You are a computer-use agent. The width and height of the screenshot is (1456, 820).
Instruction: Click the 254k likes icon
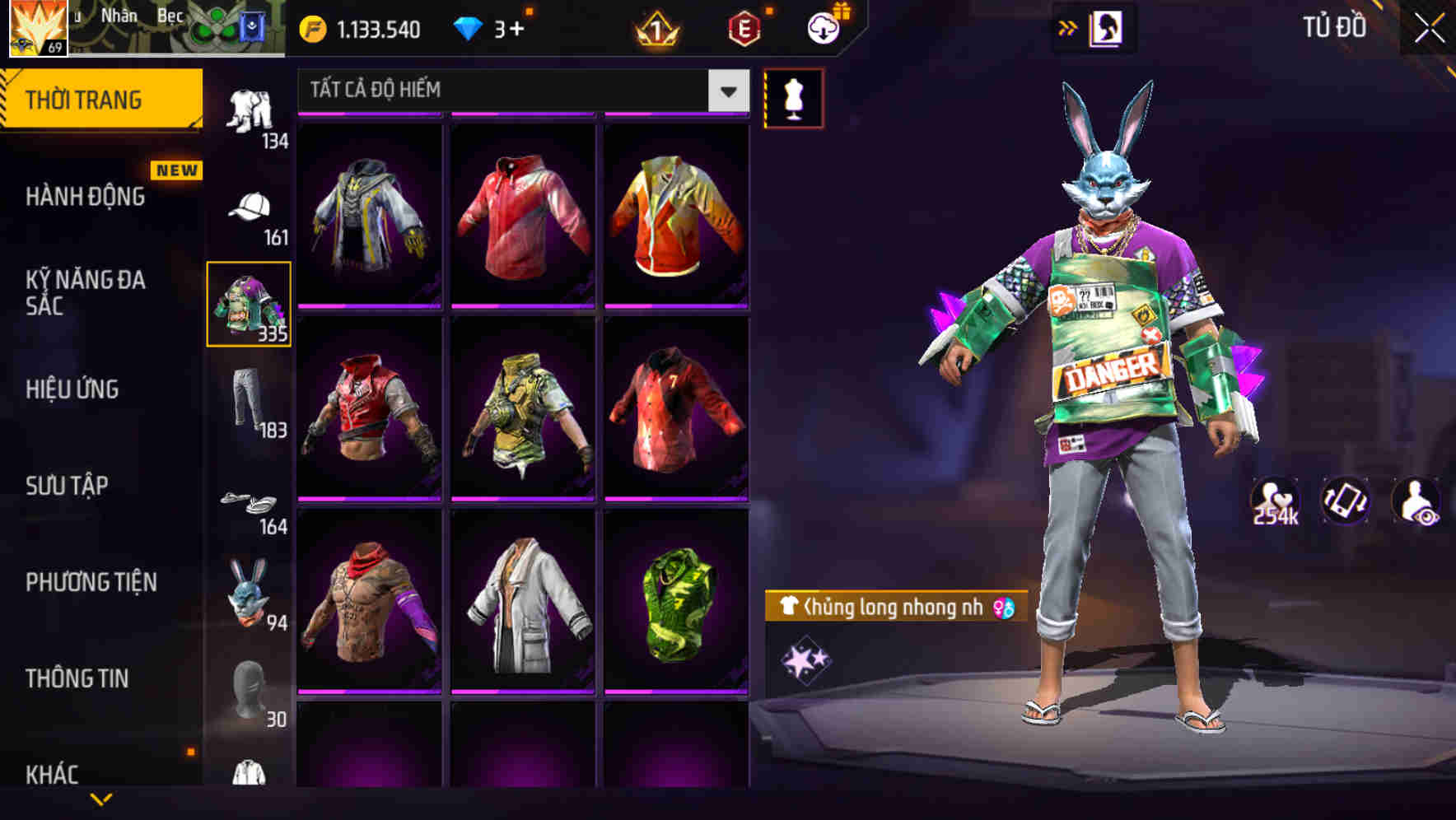click(x=1278, y=501)
